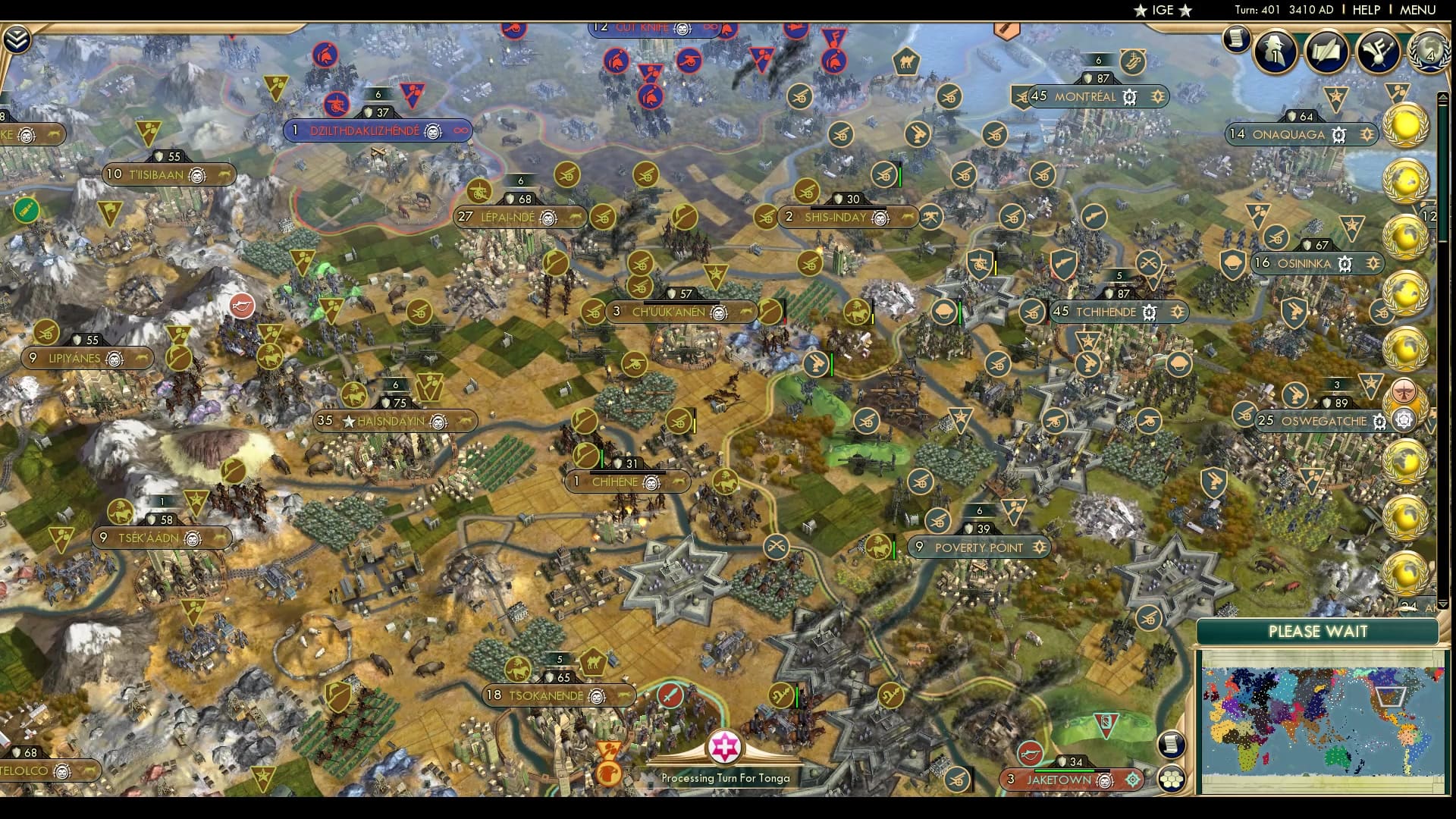Toggle Onaquaga's citizen focus star

pyautogui.click(x=1367, y=134)
